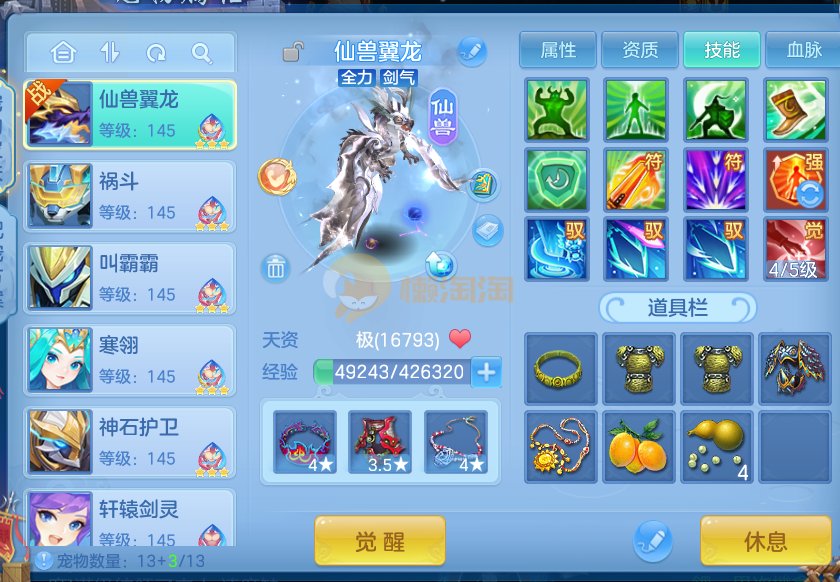Pick 神石护卫 in the pet list
The width and height of the screenshot is (840, 582).
coord(130,442)
